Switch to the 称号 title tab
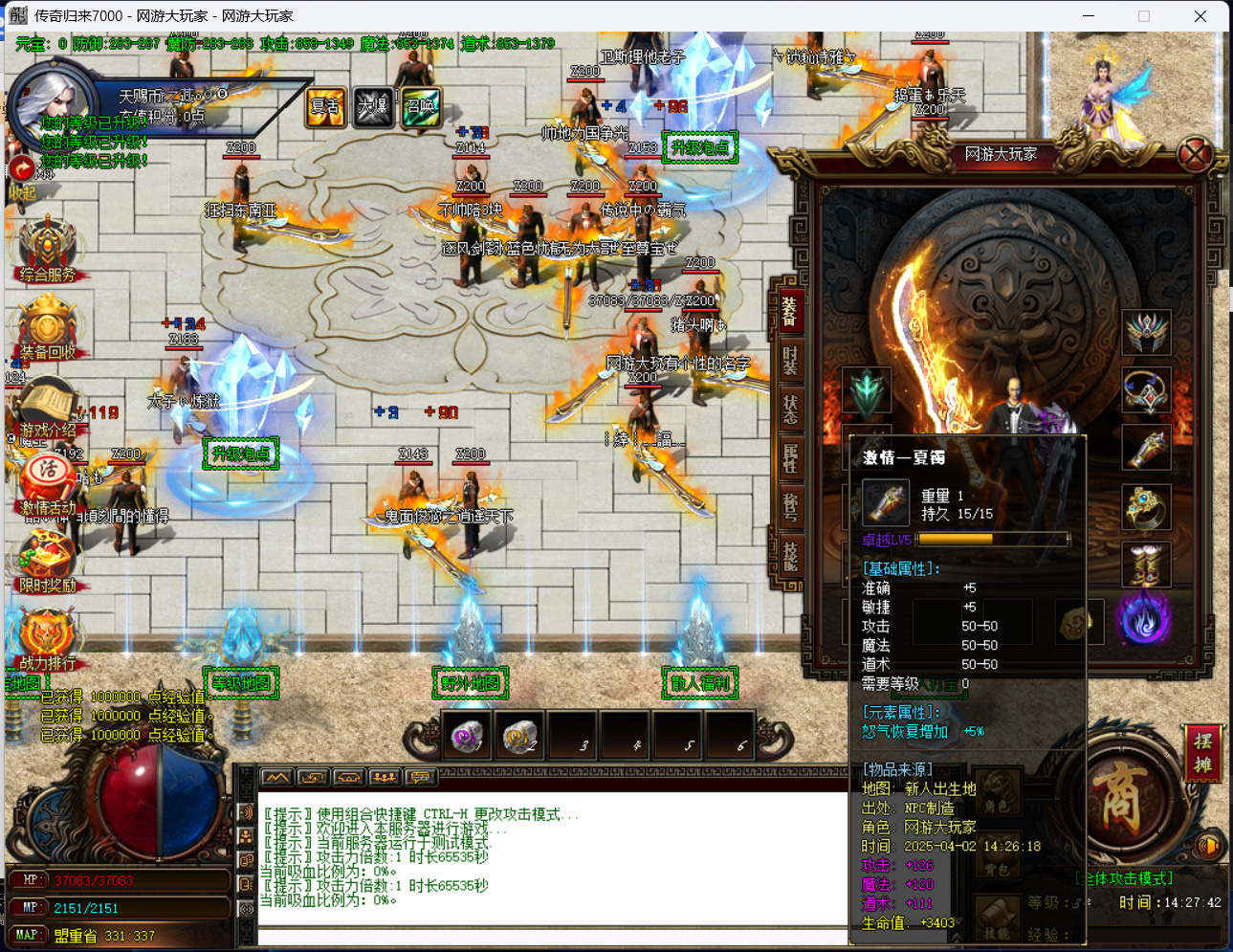1233x952 pixels. (790, 506)
